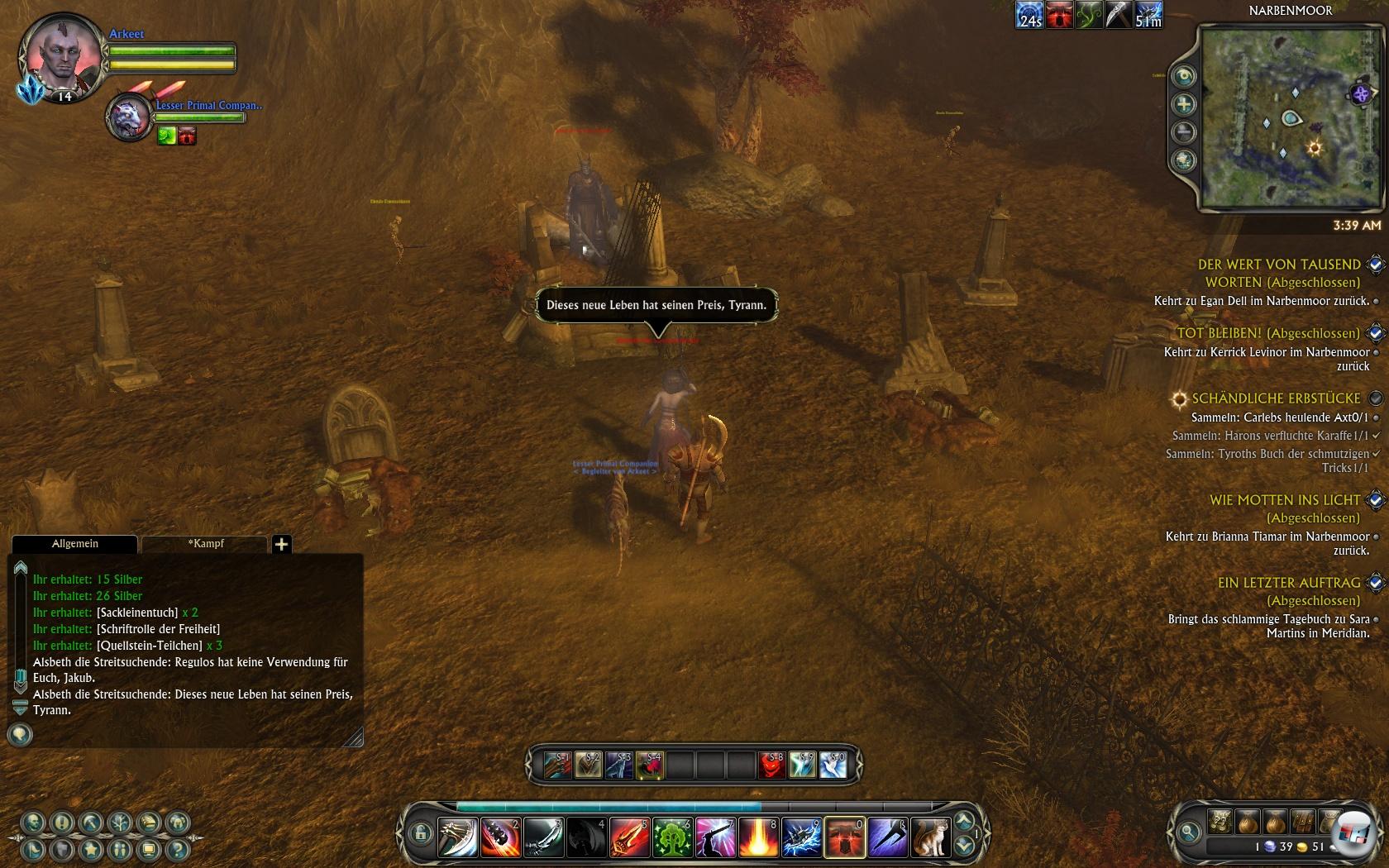Select the Allgemein chat tab
The width and height of the screenshot is (1389, 868).
(x=74, y=543)
